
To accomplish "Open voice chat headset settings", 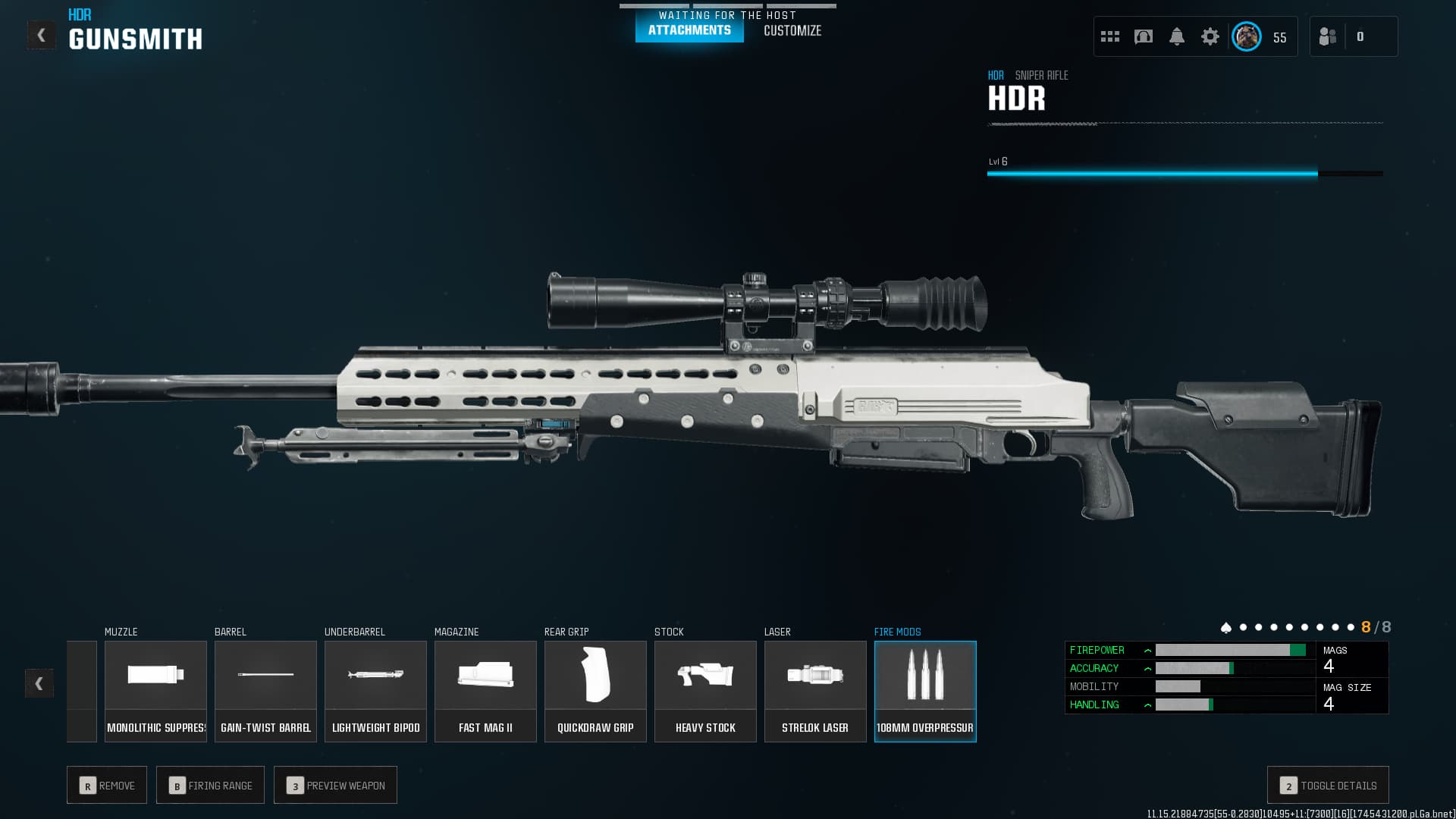I will point(1142,36).
